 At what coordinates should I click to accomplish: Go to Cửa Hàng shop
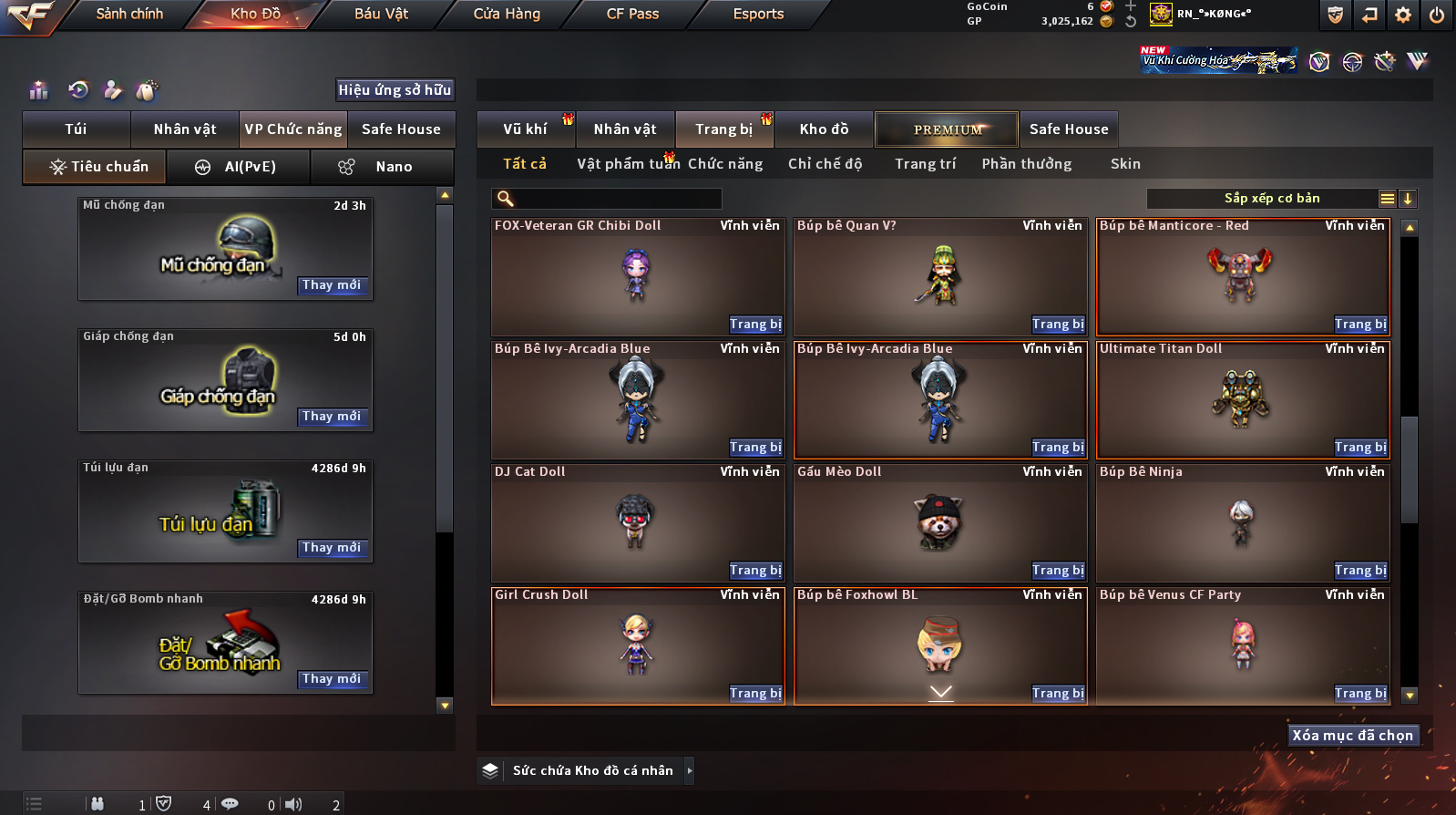(x=507, y=14)
